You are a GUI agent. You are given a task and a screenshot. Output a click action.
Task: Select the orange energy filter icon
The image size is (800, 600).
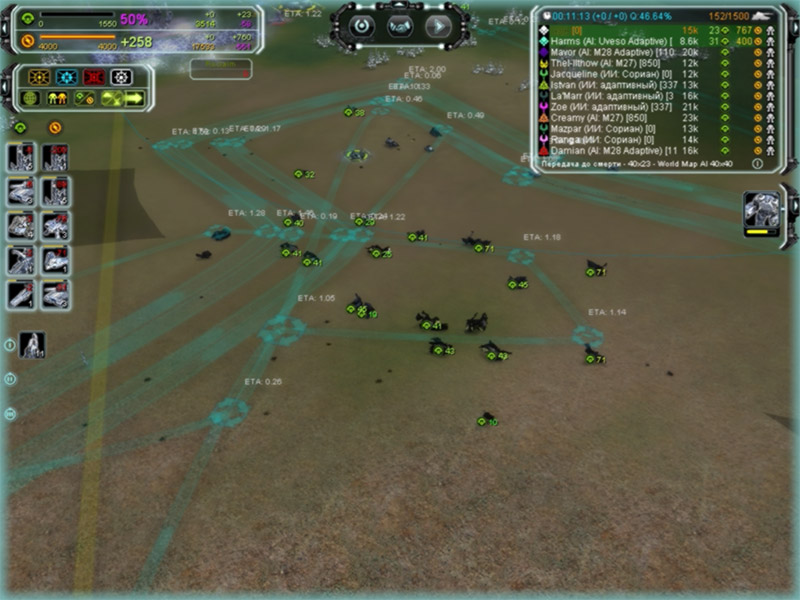54,127
